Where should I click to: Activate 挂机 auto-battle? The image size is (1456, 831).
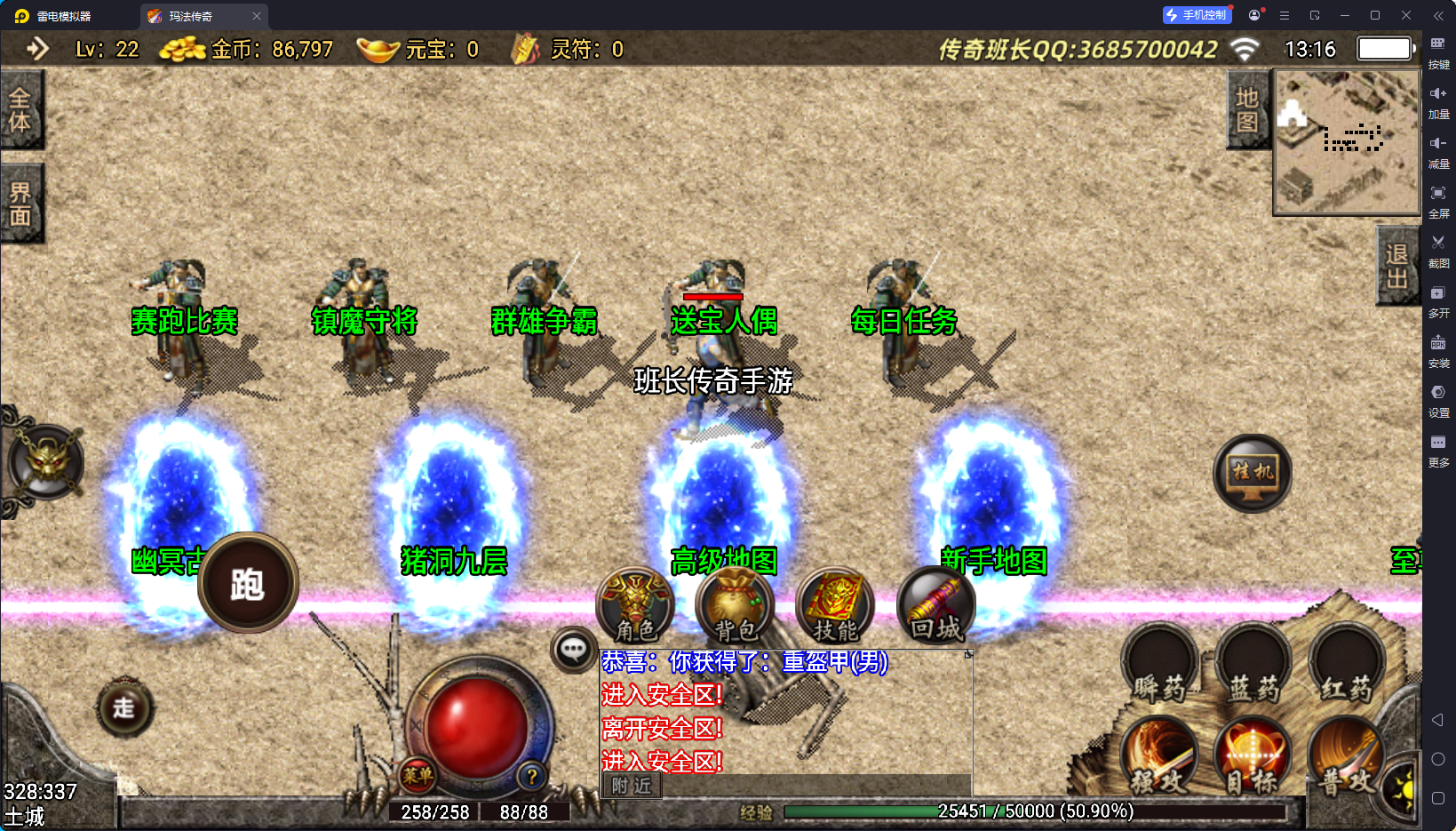1253,473
